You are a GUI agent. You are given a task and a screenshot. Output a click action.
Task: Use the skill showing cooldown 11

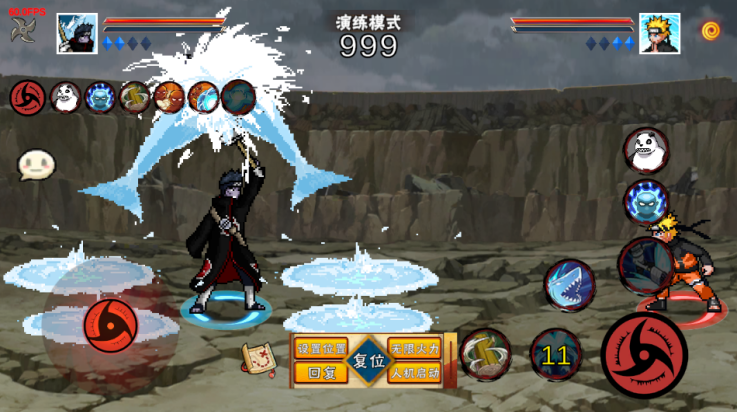556,355
